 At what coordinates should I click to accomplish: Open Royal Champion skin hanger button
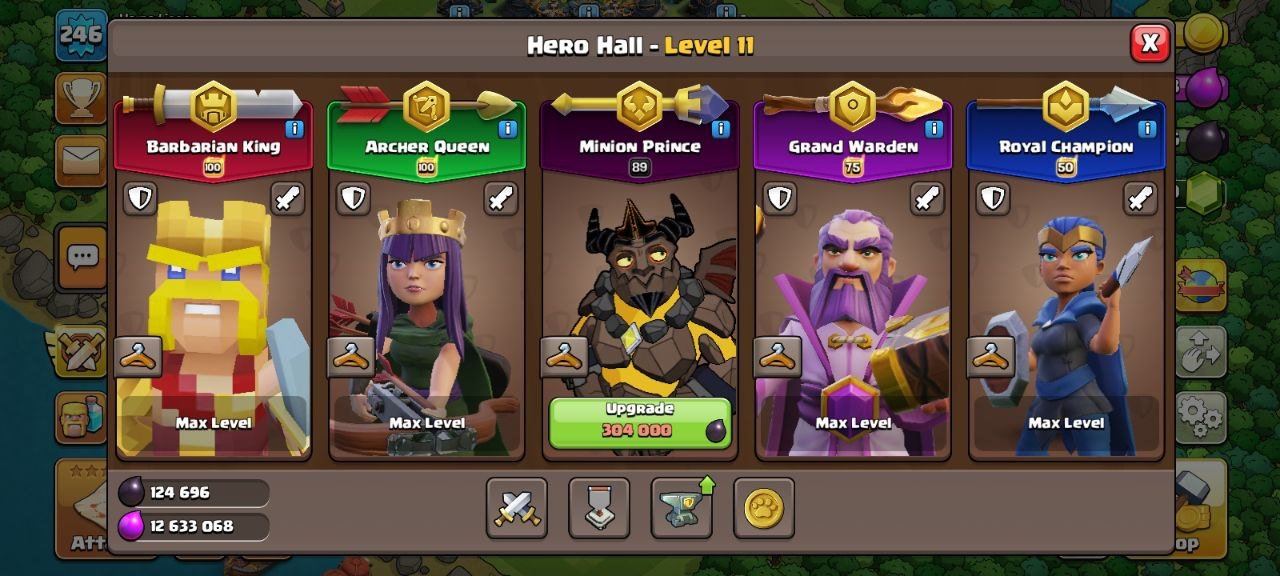coord(990,357)
